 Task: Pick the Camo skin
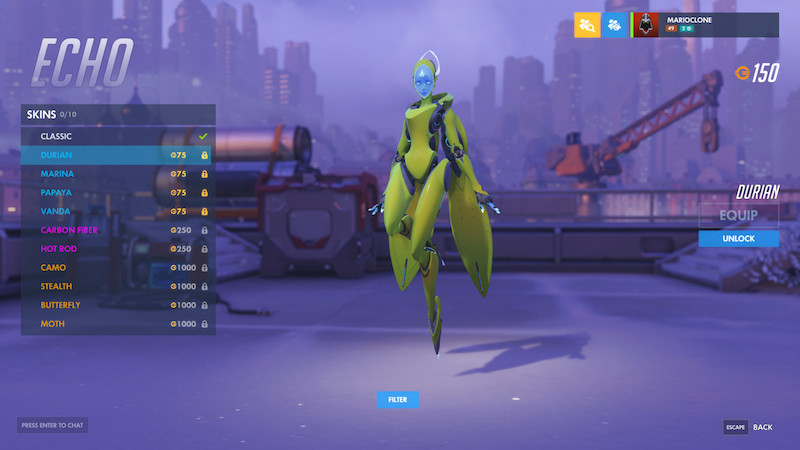118,268
